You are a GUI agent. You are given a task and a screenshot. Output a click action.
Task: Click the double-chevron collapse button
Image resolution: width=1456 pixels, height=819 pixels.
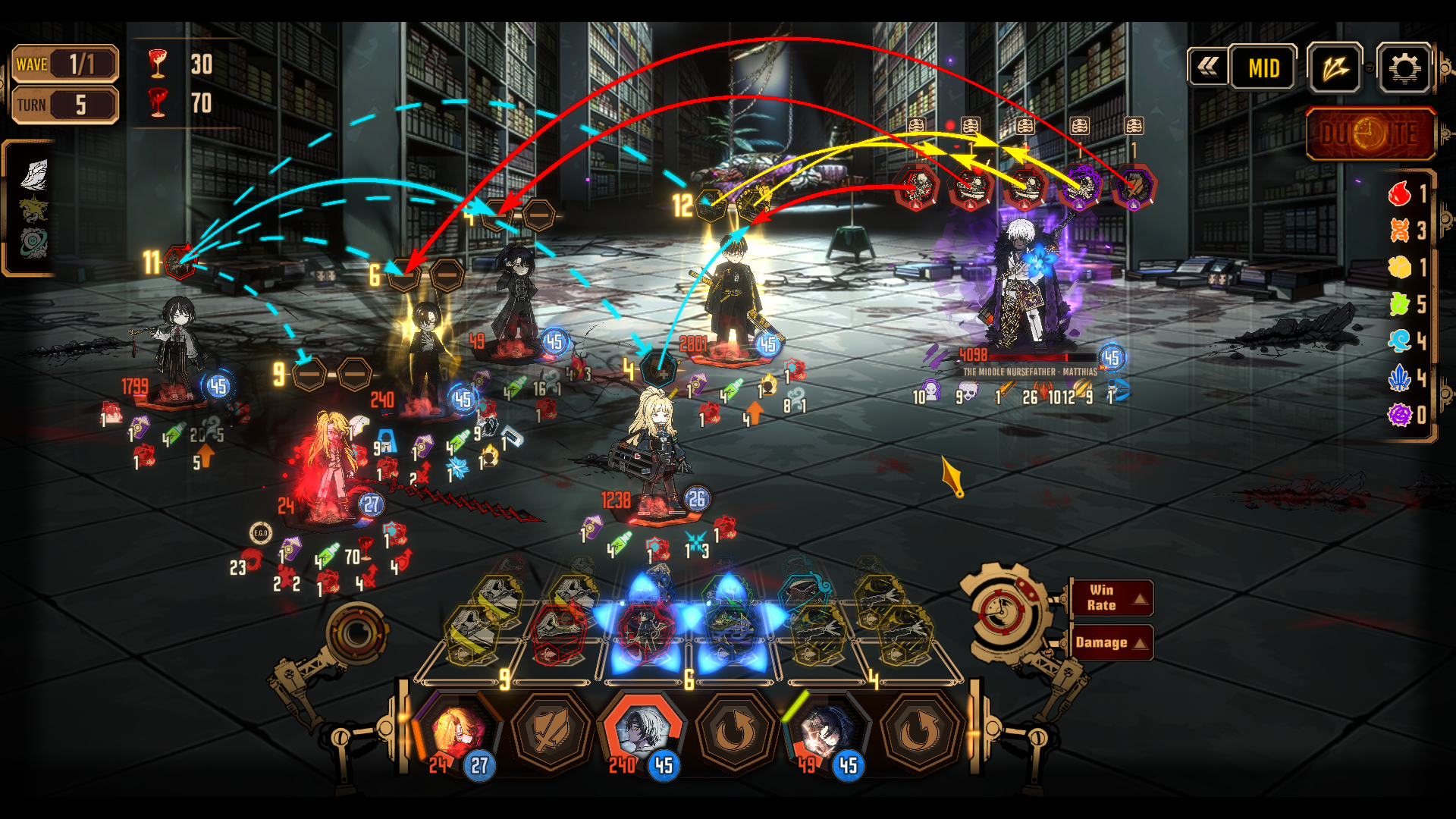[1208, 67]
